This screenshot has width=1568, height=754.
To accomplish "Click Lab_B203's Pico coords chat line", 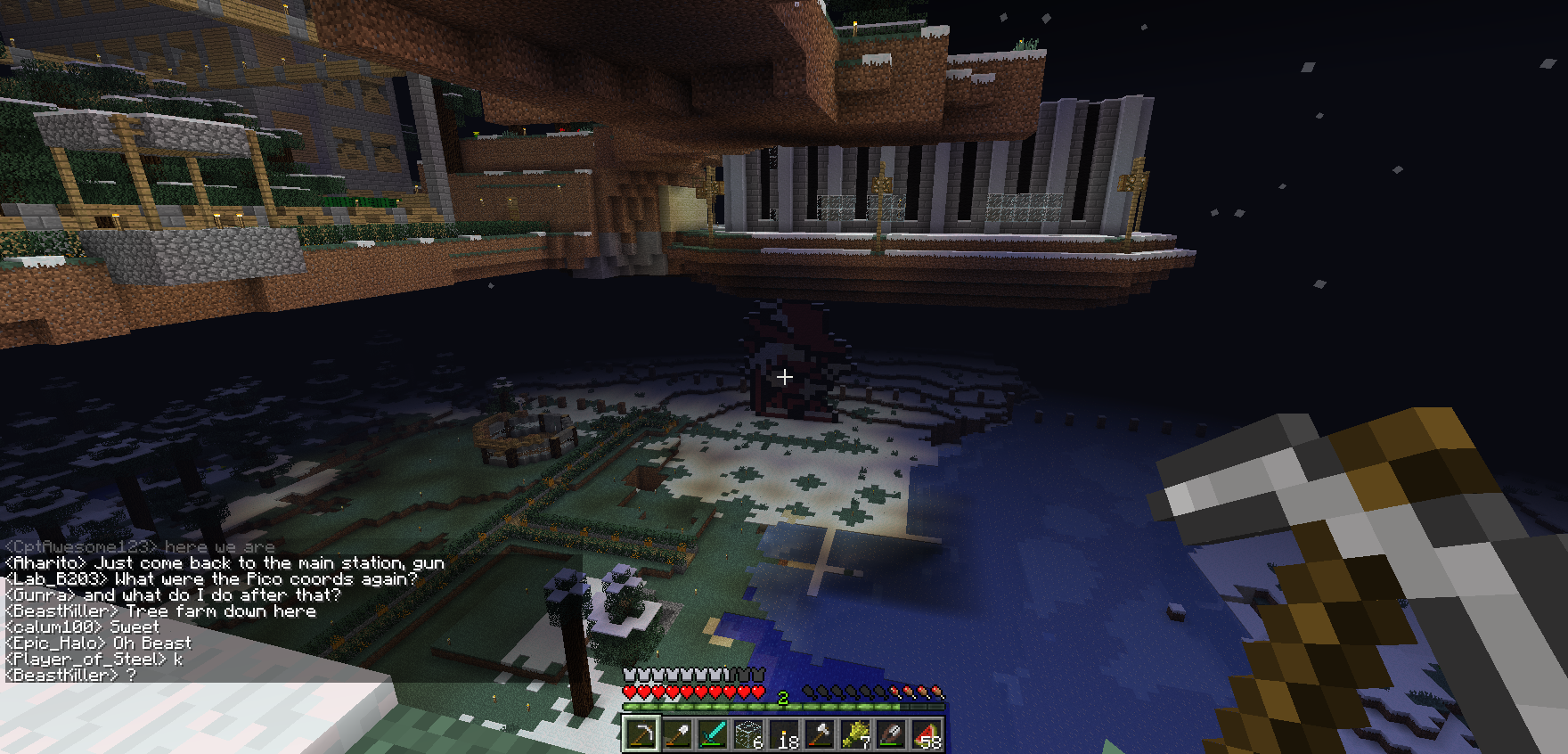I will (x=211, y=579).
